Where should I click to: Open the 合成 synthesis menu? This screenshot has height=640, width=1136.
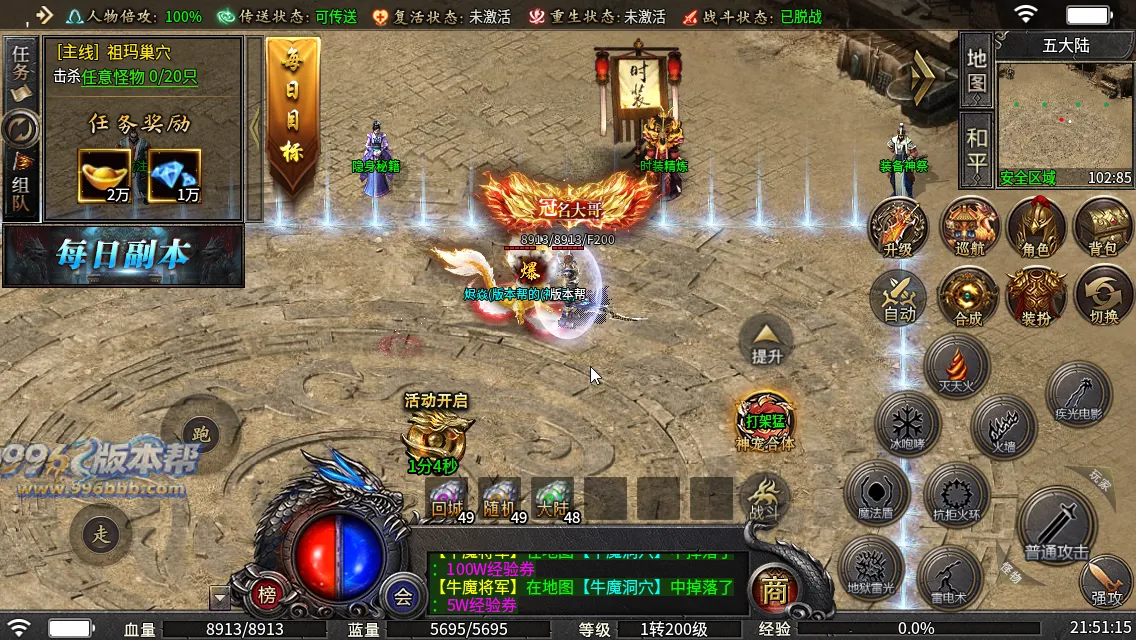(967, 297)
